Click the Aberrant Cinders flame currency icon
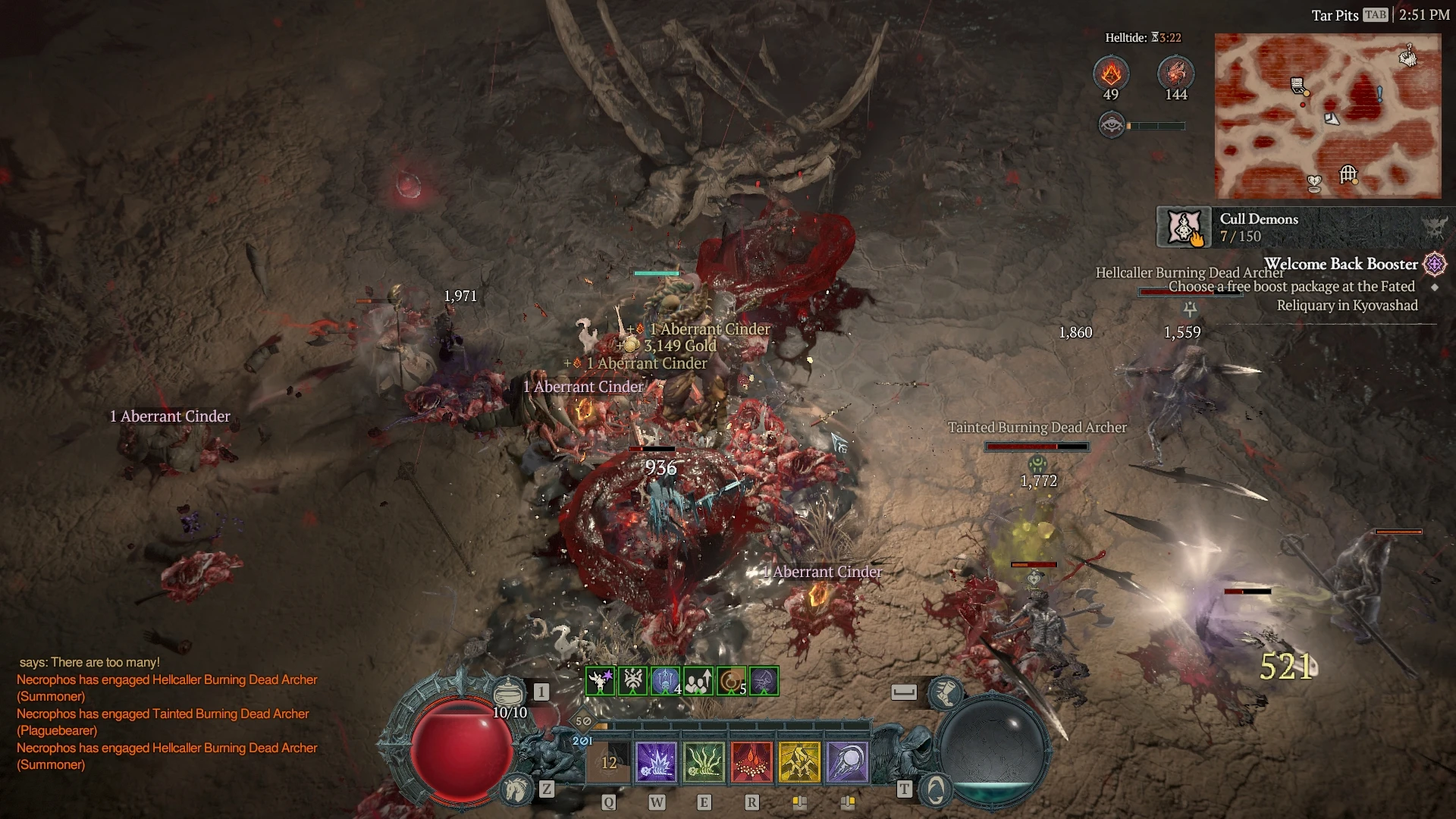This screenshot has width=1456, height=819. click(x=1111, y=74)
